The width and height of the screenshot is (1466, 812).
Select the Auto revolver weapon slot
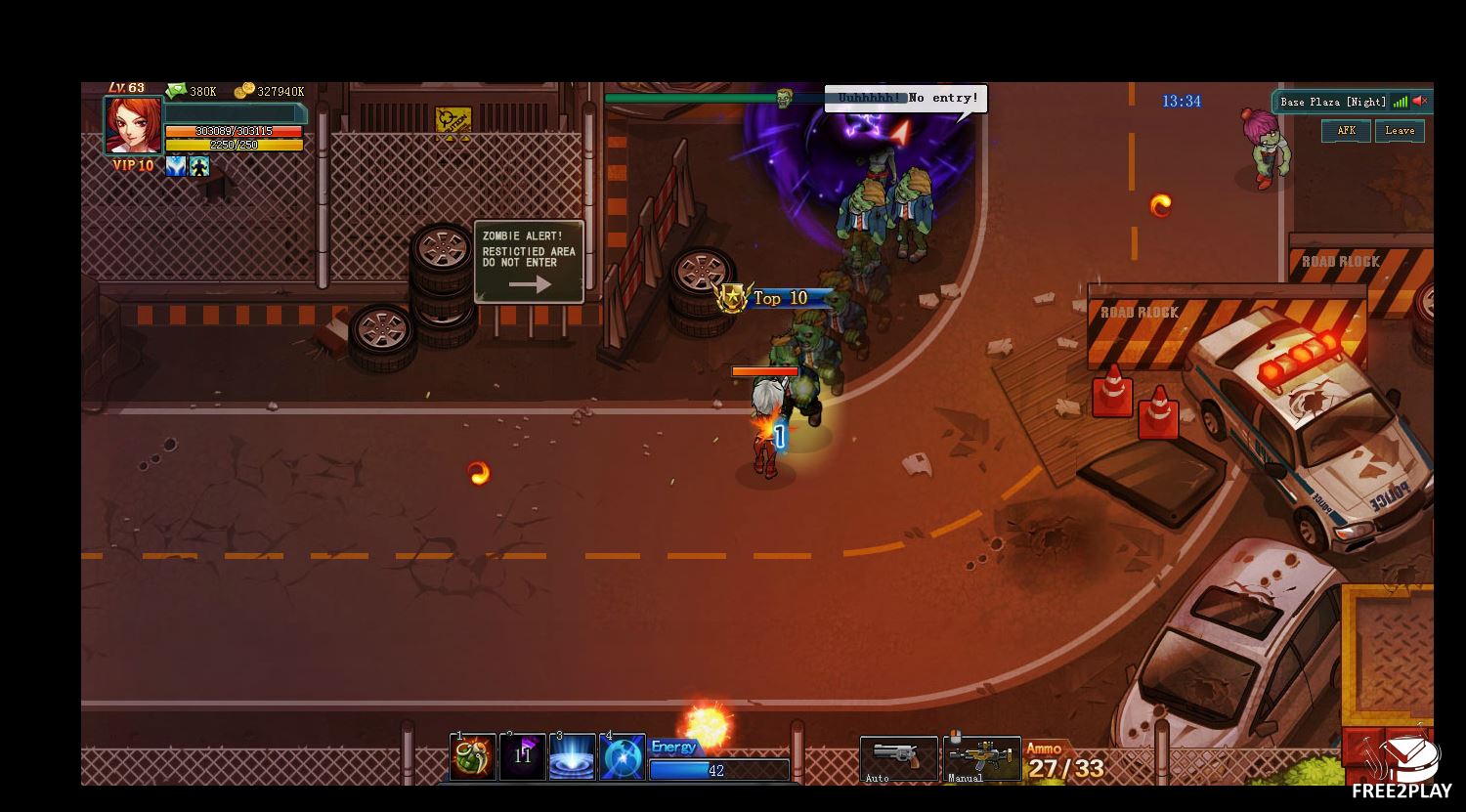pyautogui.click(x=898, y=759)
